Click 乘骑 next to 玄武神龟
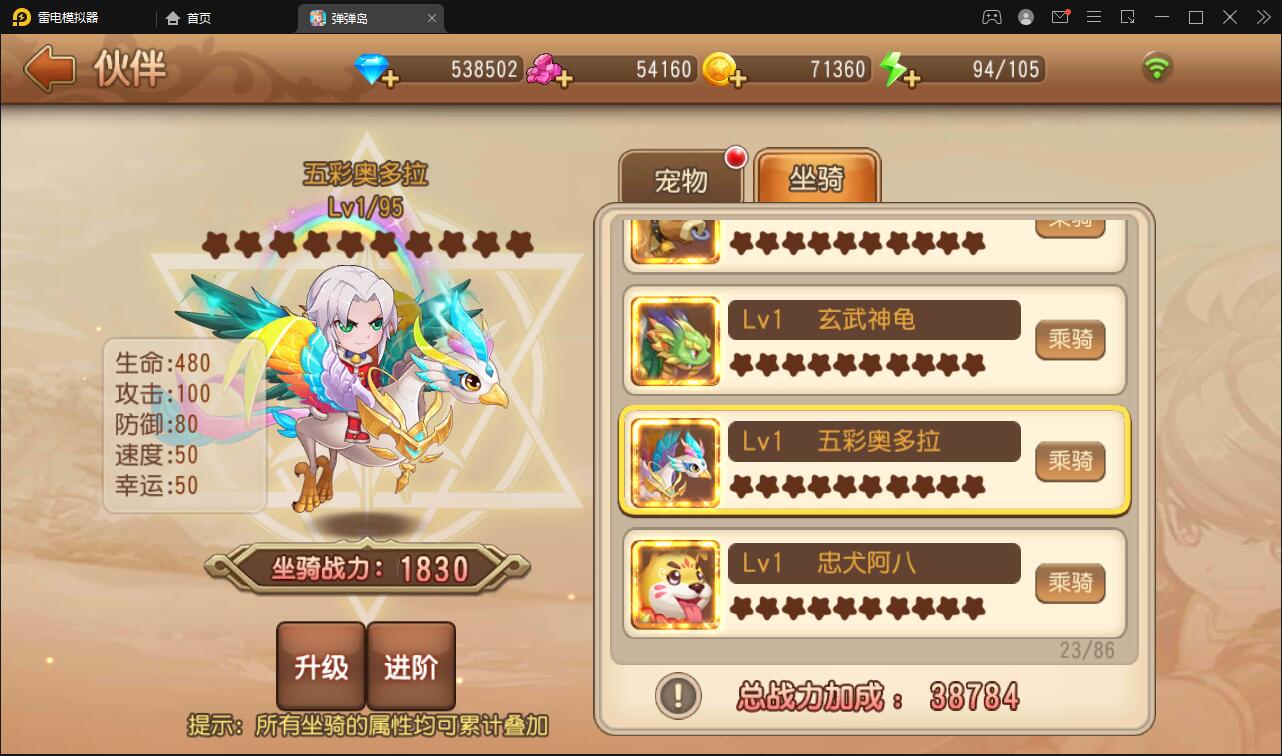 (x=1070, y=340)
